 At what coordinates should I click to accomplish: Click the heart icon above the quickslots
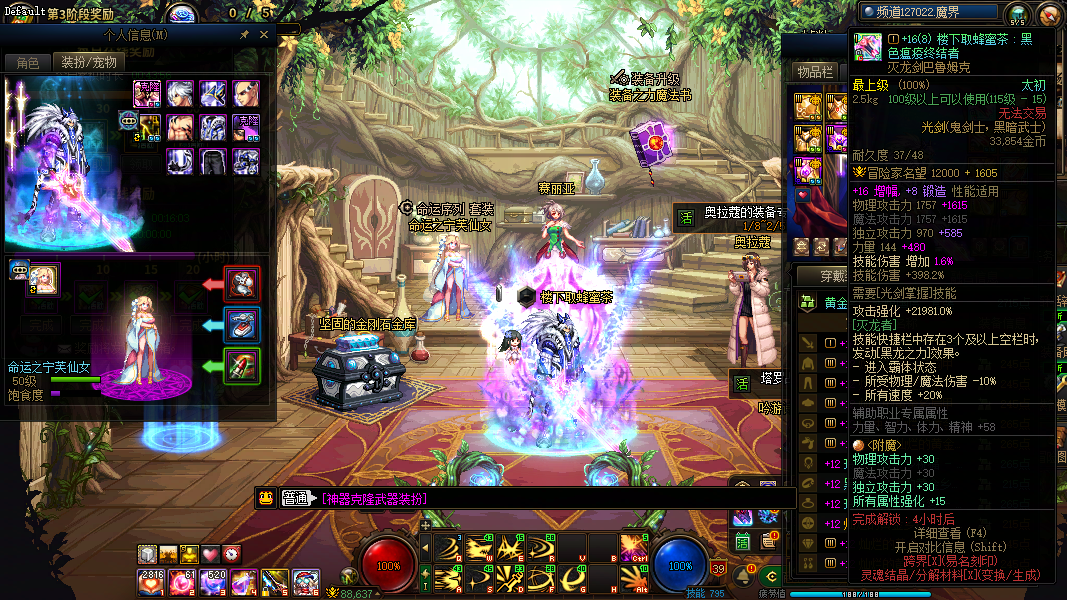pyautogui.click(x=210, y=554)
